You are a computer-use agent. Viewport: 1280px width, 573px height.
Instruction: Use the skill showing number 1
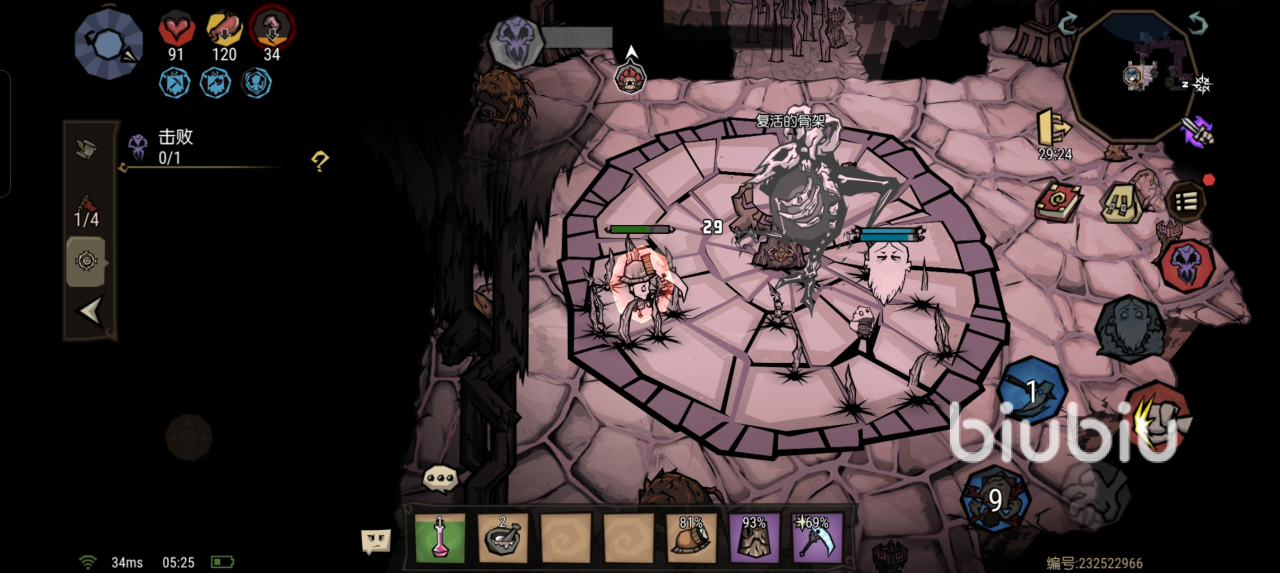(x=1032, y=391)
